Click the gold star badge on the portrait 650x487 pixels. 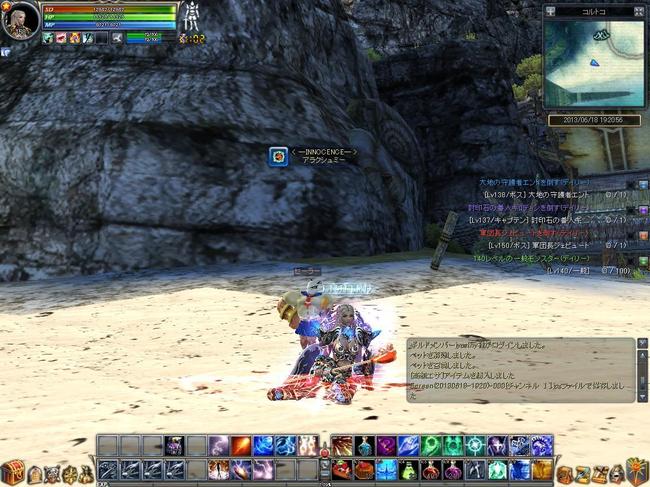point(5,5)
